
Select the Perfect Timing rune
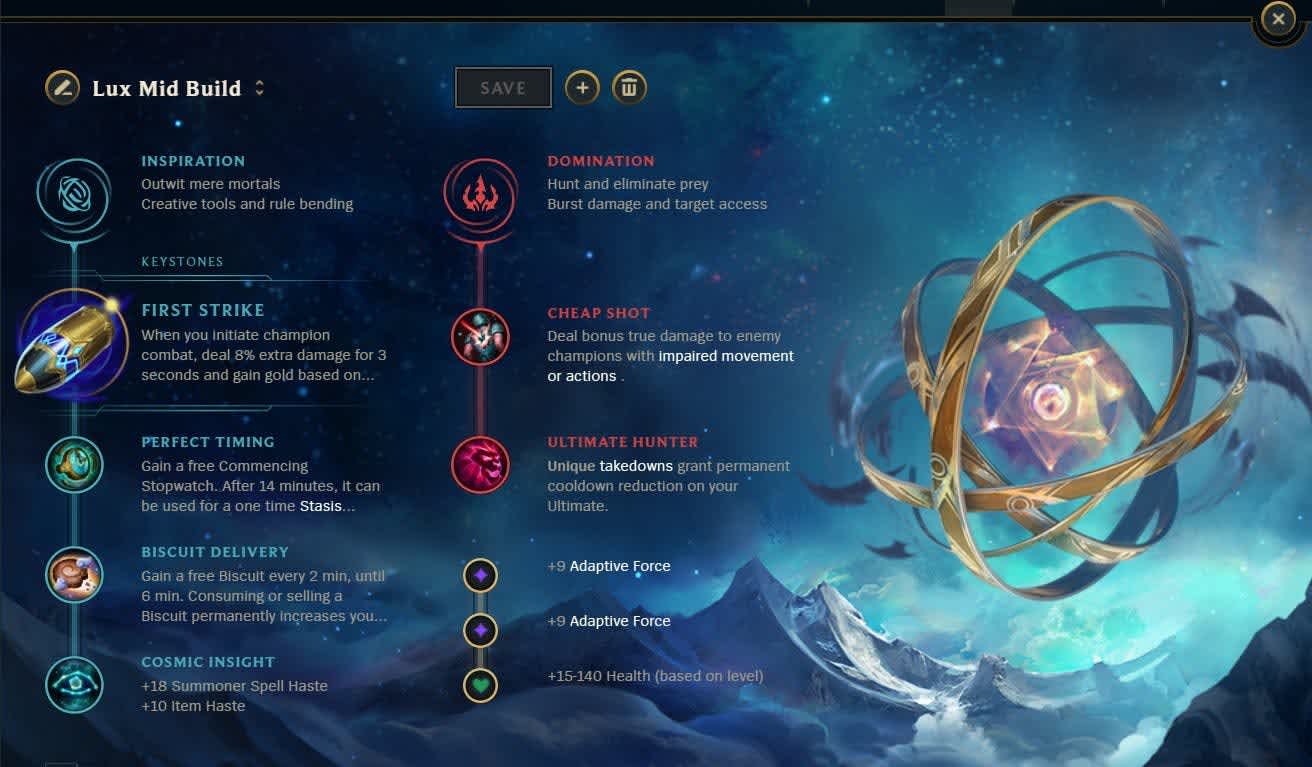(x=73, y=465)
